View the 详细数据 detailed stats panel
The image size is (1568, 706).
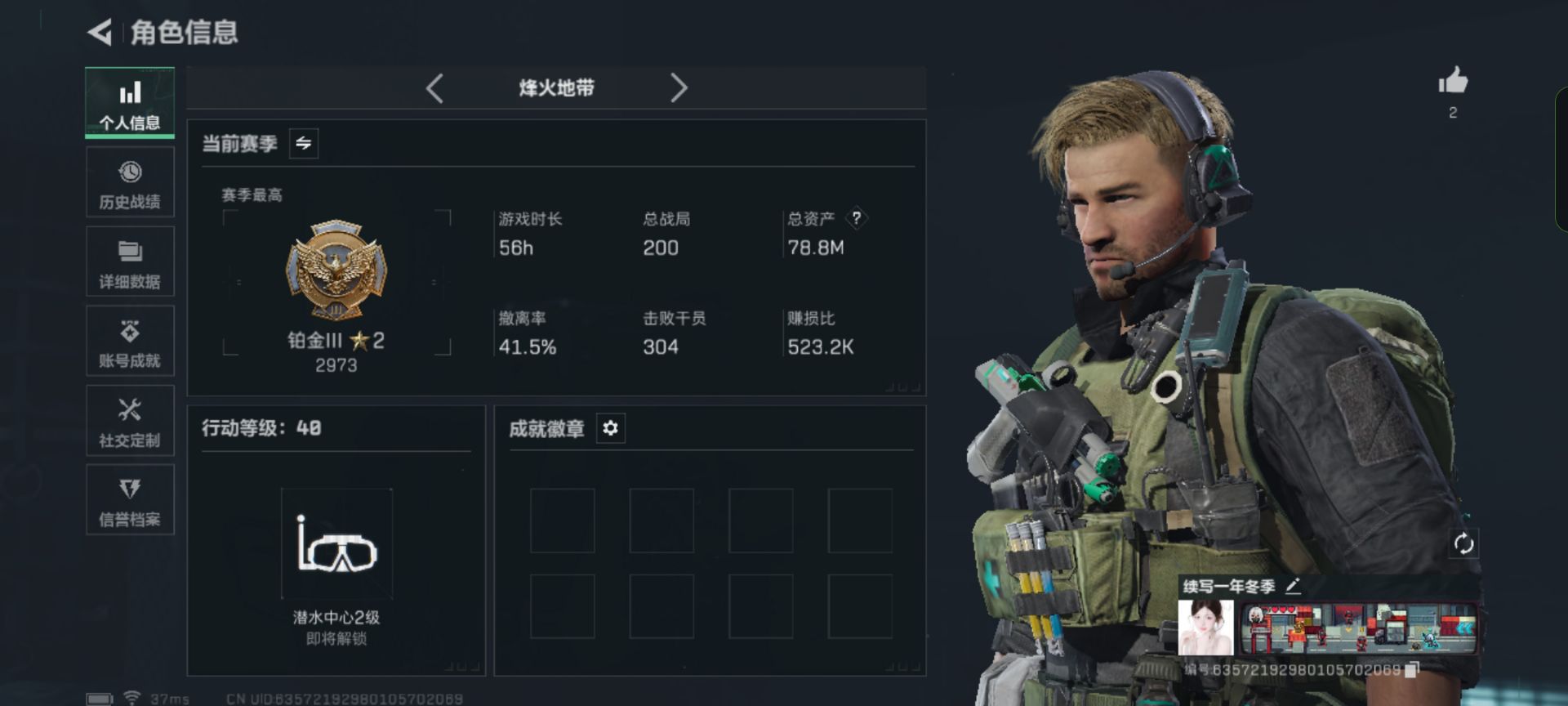pyautogui.click(x=130, y=261)
